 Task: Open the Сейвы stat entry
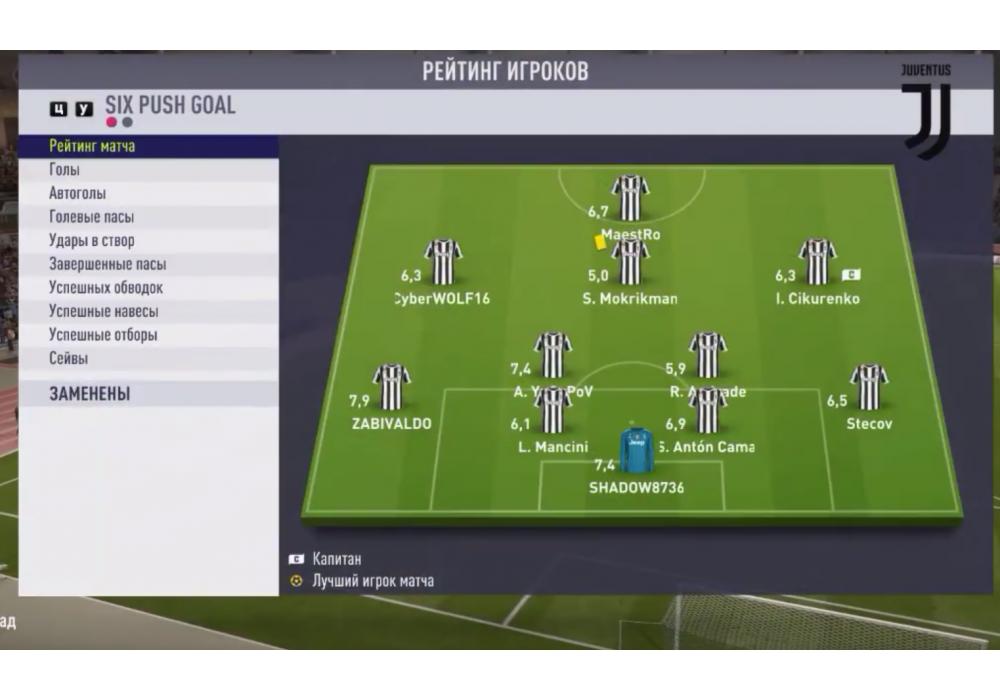tap(148, 359)
